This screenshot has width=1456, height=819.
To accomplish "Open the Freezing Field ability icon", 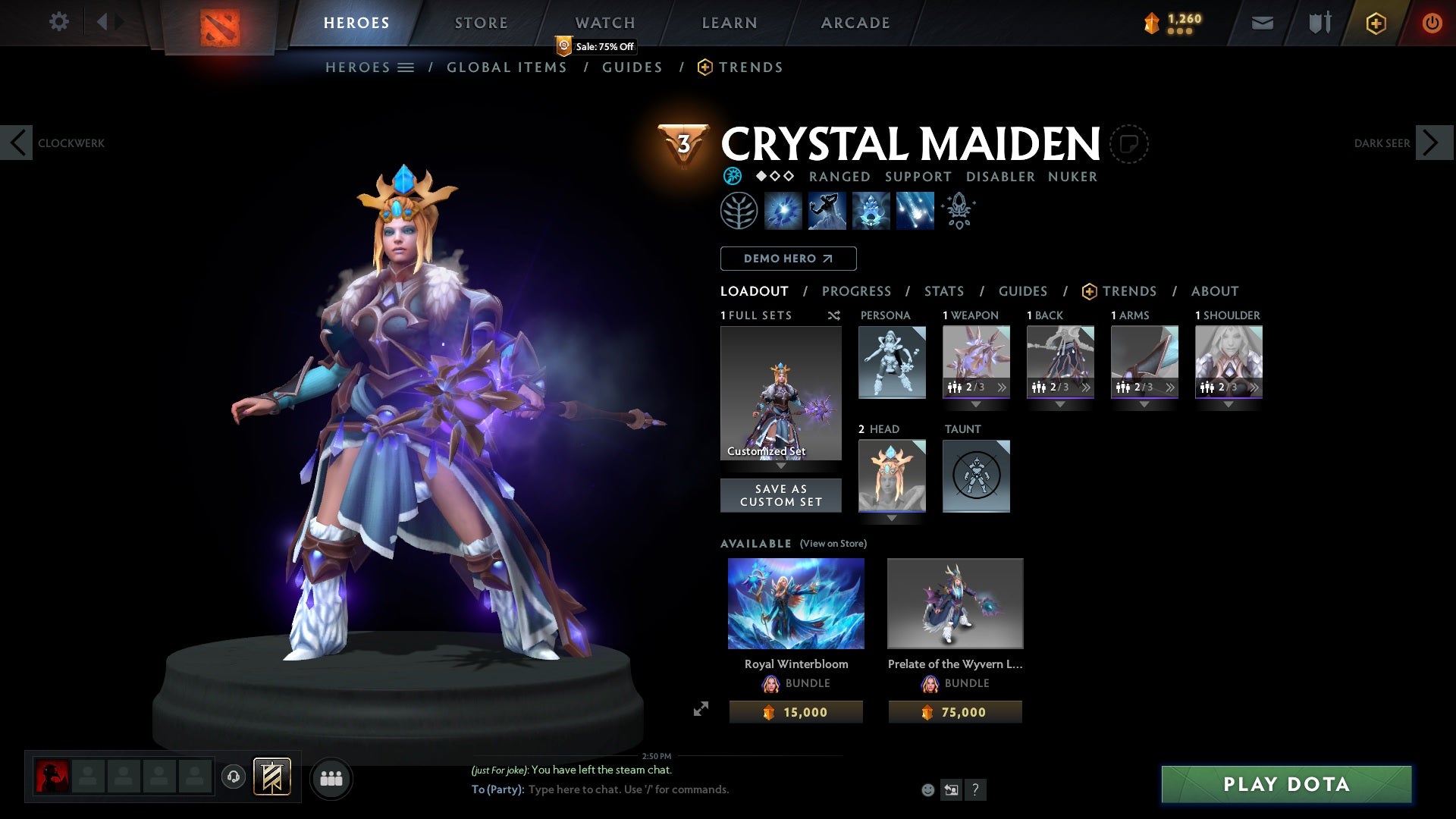I will (x=914, y=211).
